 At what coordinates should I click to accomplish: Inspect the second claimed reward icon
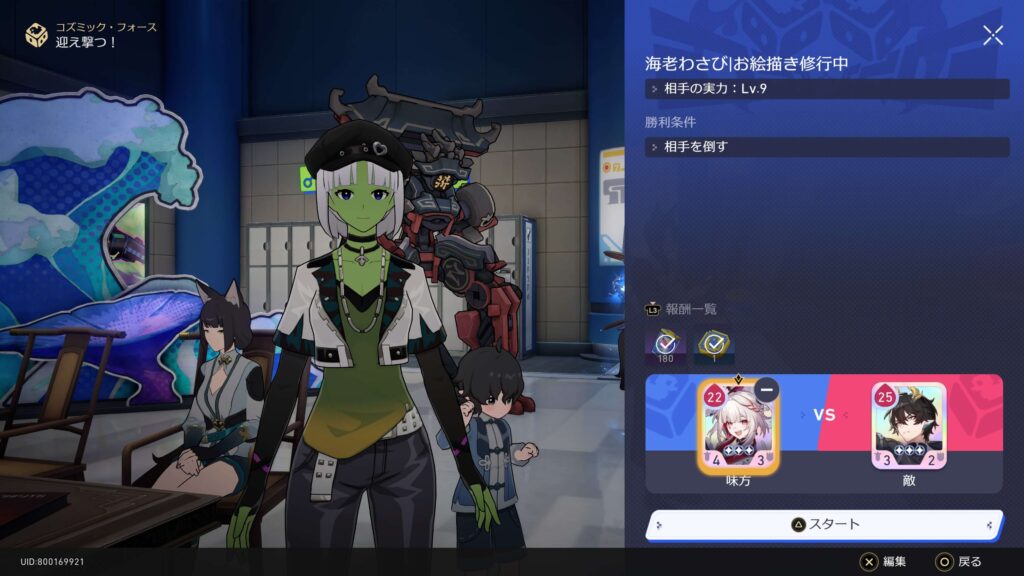pos(714,345)
